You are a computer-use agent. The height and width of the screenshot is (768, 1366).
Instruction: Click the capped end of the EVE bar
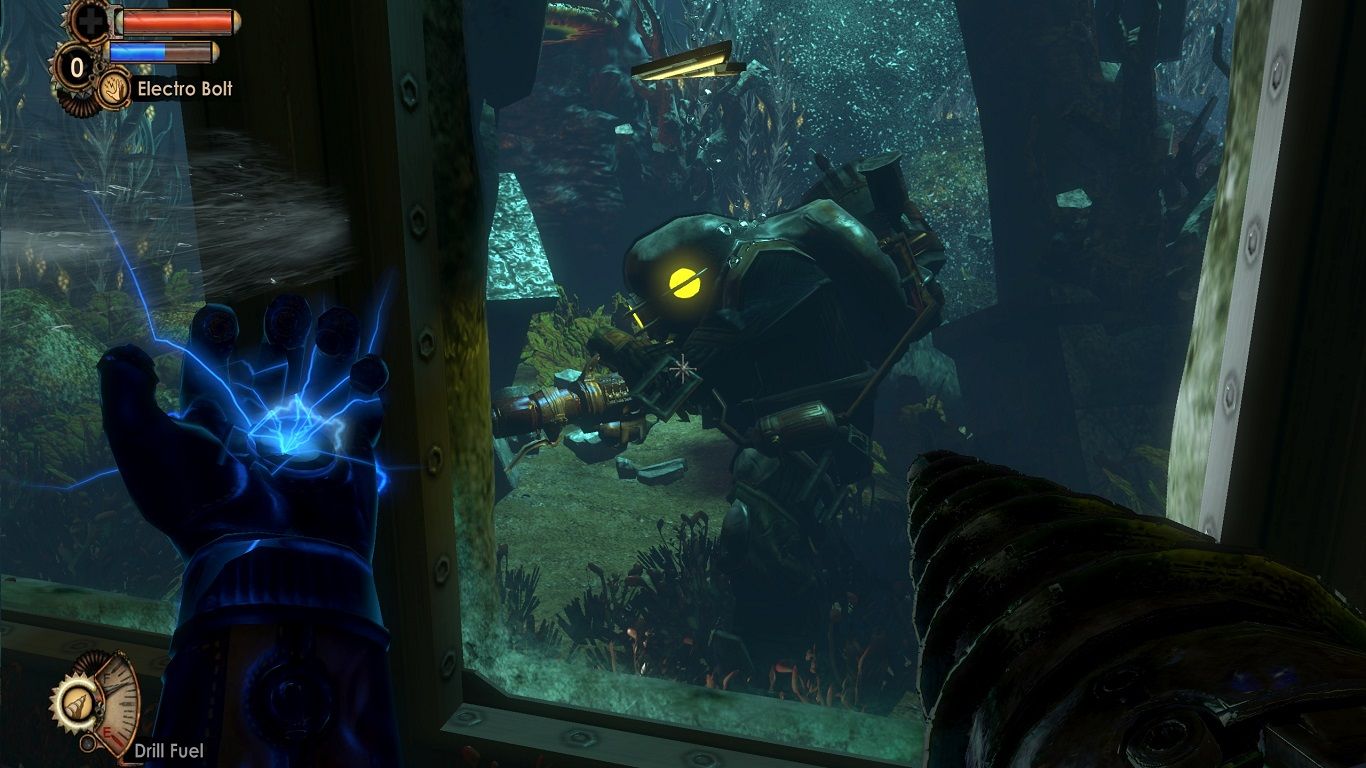tap(215, 52)
